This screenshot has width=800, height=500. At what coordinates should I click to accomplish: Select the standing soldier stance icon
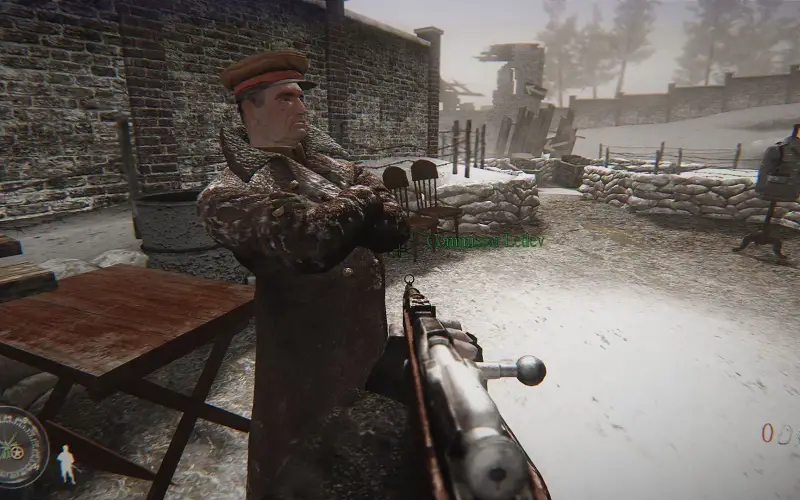click(66, 463)
